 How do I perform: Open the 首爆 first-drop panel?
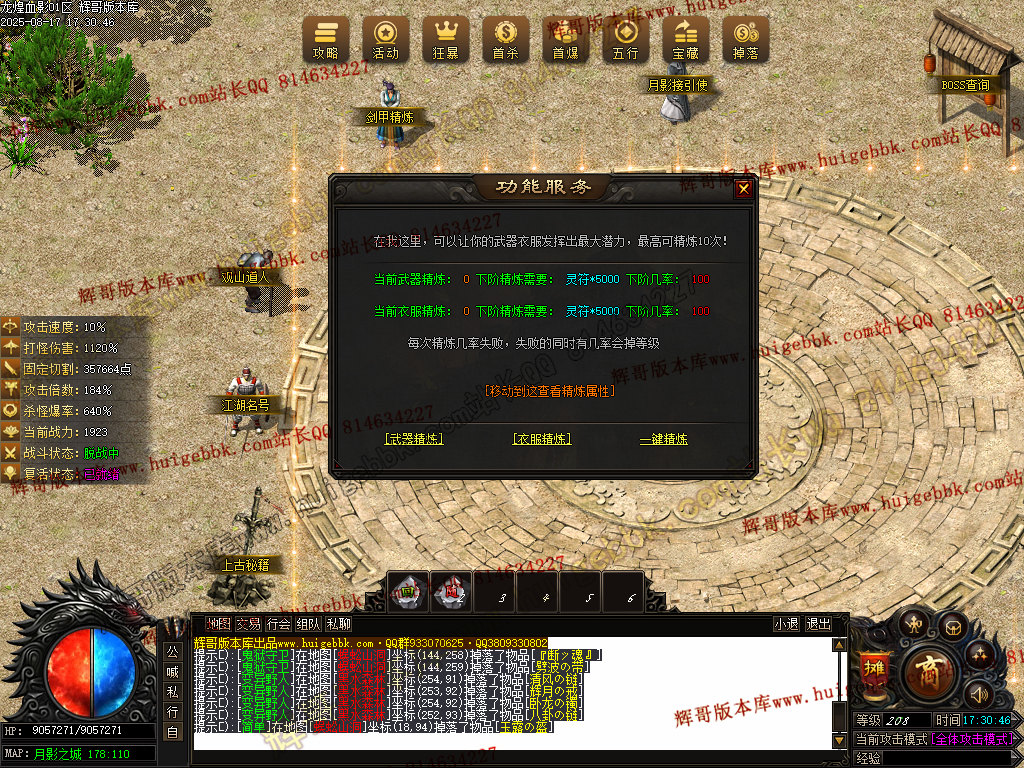pos(565,40)
